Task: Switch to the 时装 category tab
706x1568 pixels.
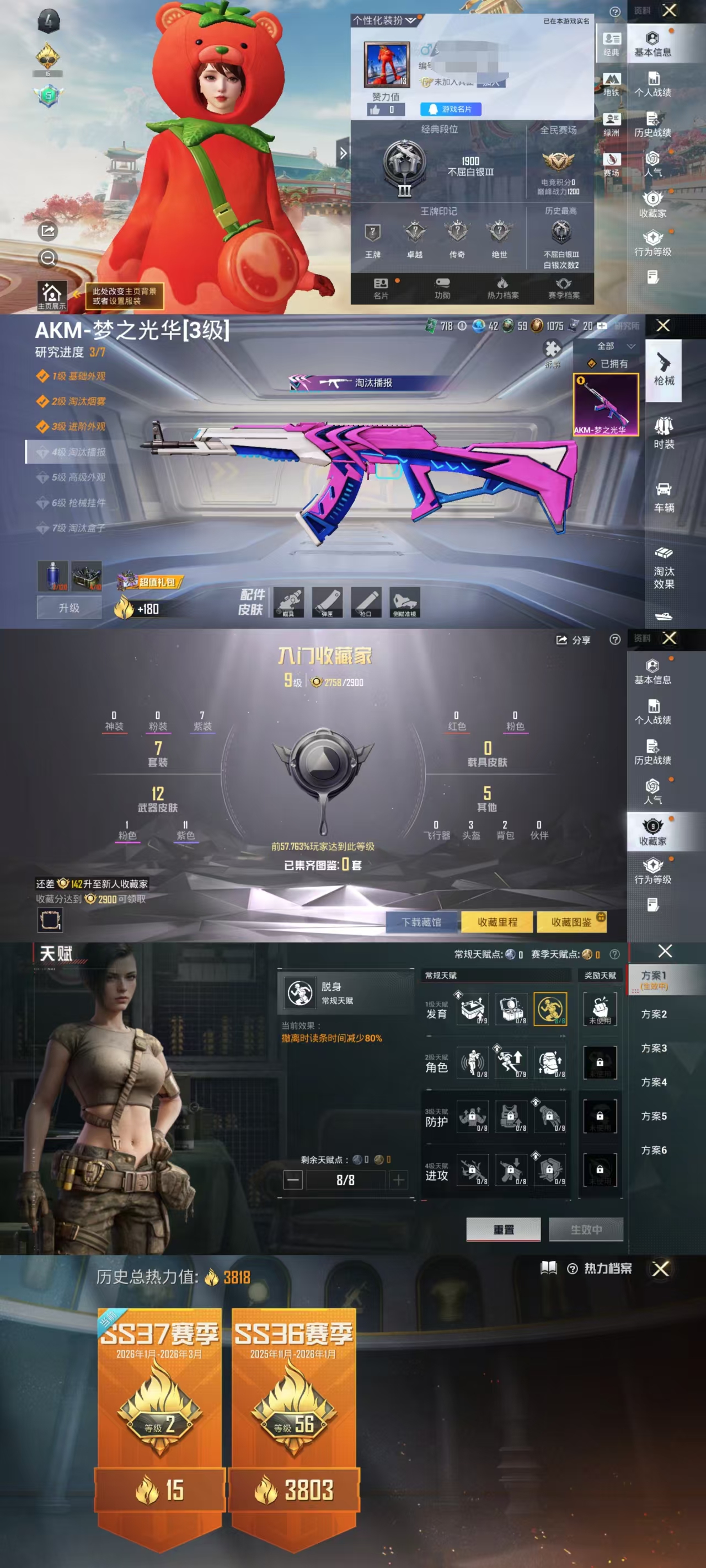Action: [664, 432]
